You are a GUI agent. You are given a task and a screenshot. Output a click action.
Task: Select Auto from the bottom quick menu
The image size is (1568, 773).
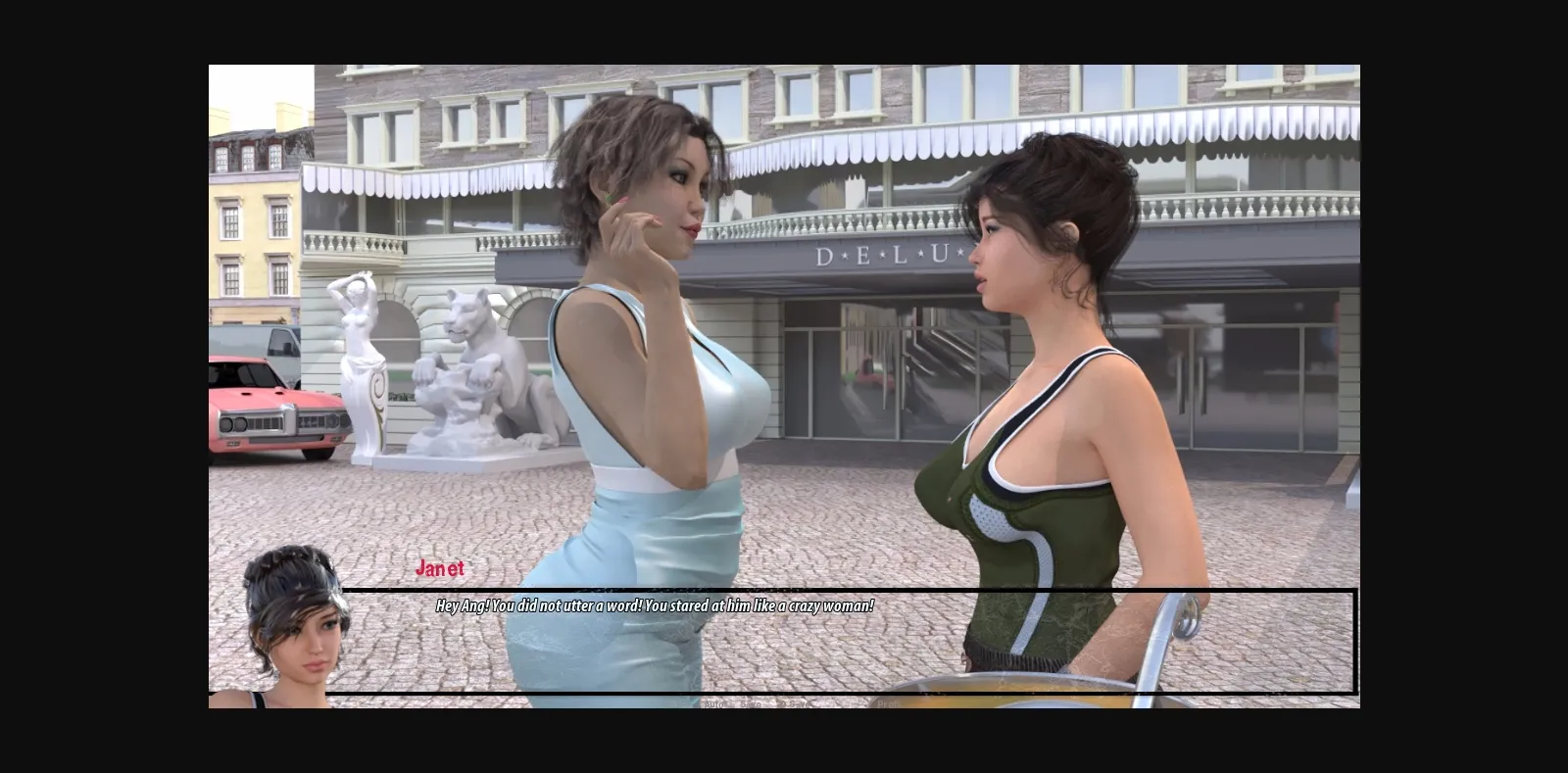click(712, 702)
